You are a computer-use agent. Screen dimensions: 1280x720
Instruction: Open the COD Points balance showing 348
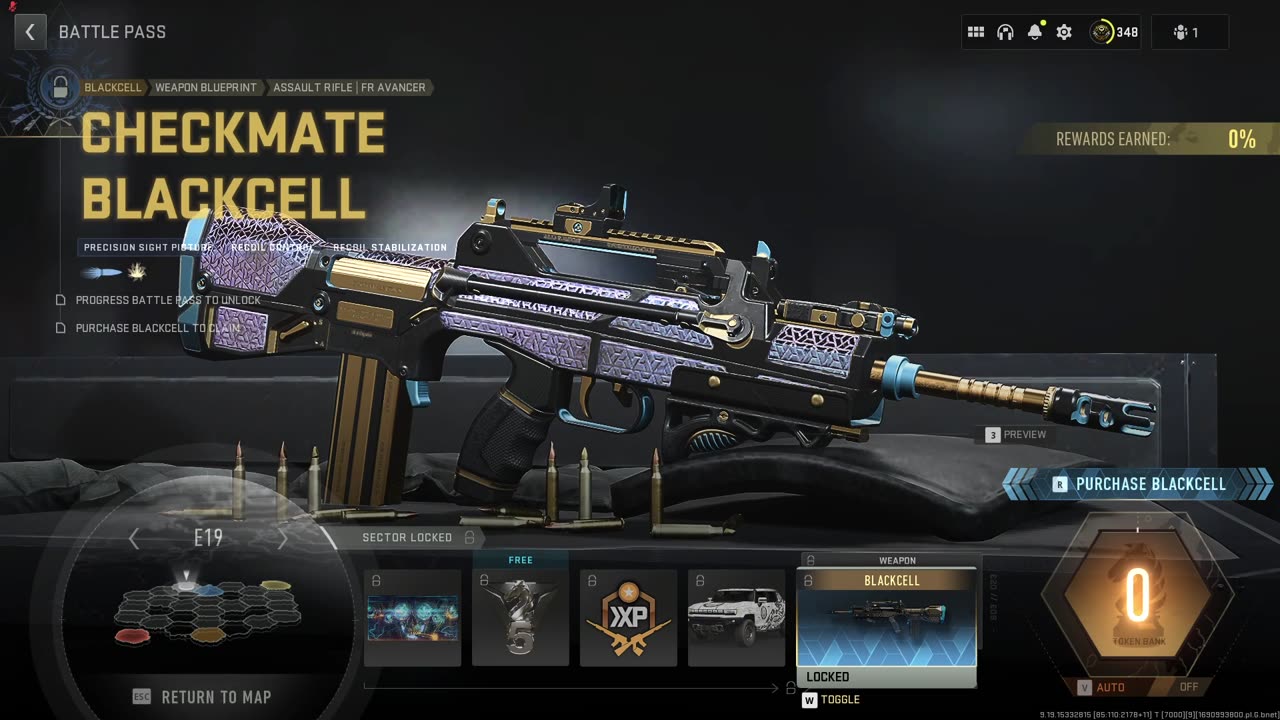(x=1114, y=32)
